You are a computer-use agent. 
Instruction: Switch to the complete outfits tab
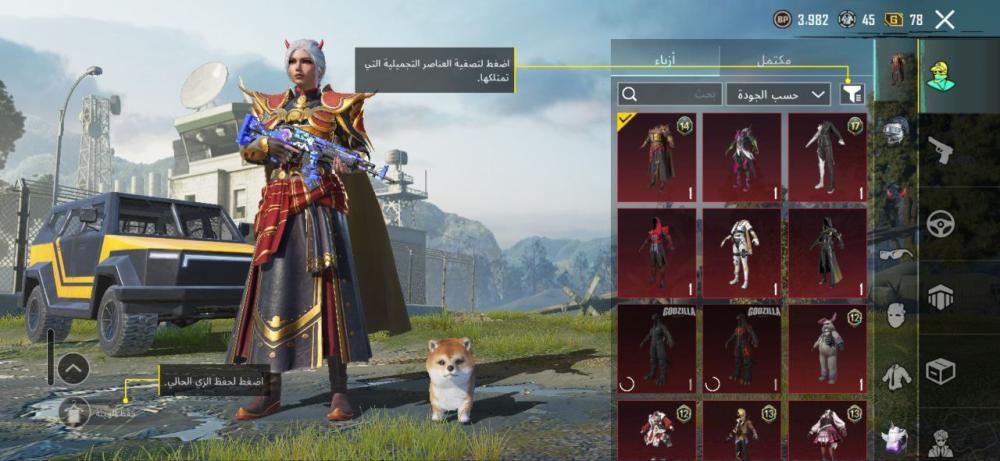pos(773,60)
